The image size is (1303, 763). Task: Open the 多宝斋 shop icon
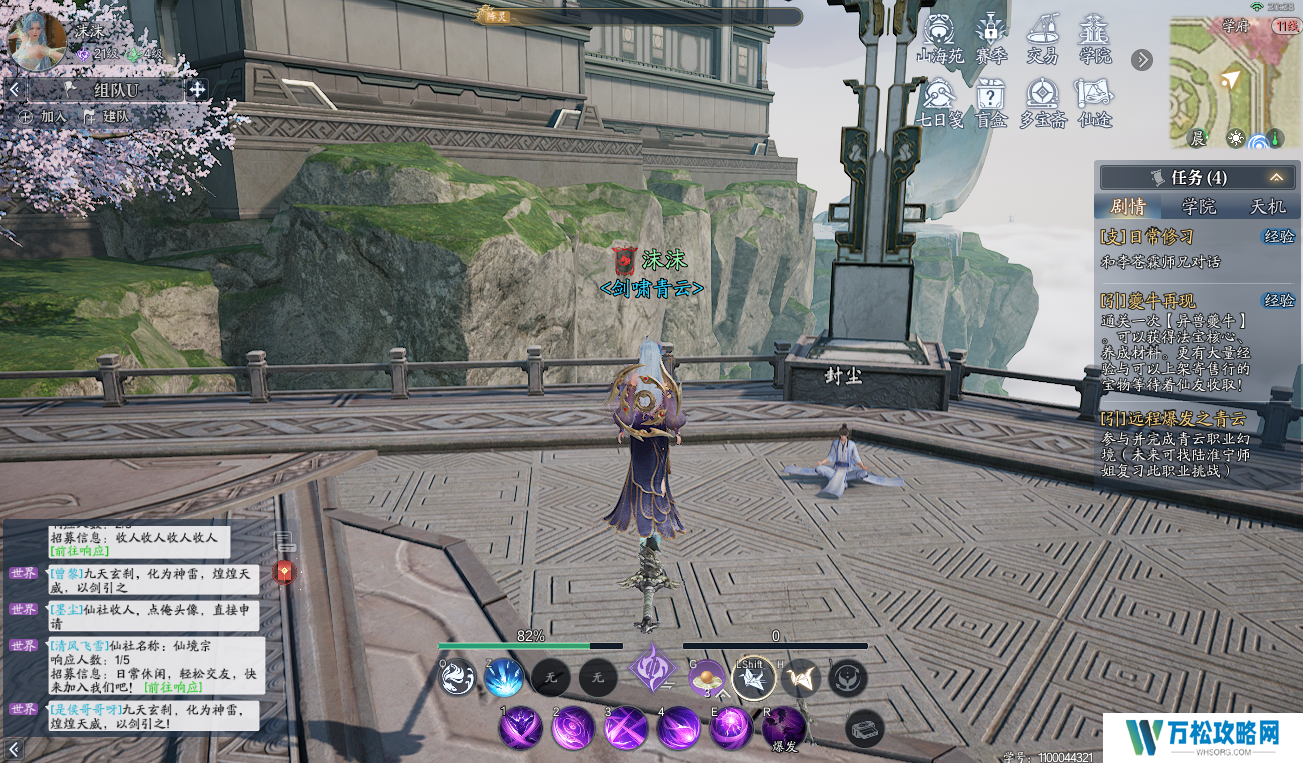(x=1042, y=102)
